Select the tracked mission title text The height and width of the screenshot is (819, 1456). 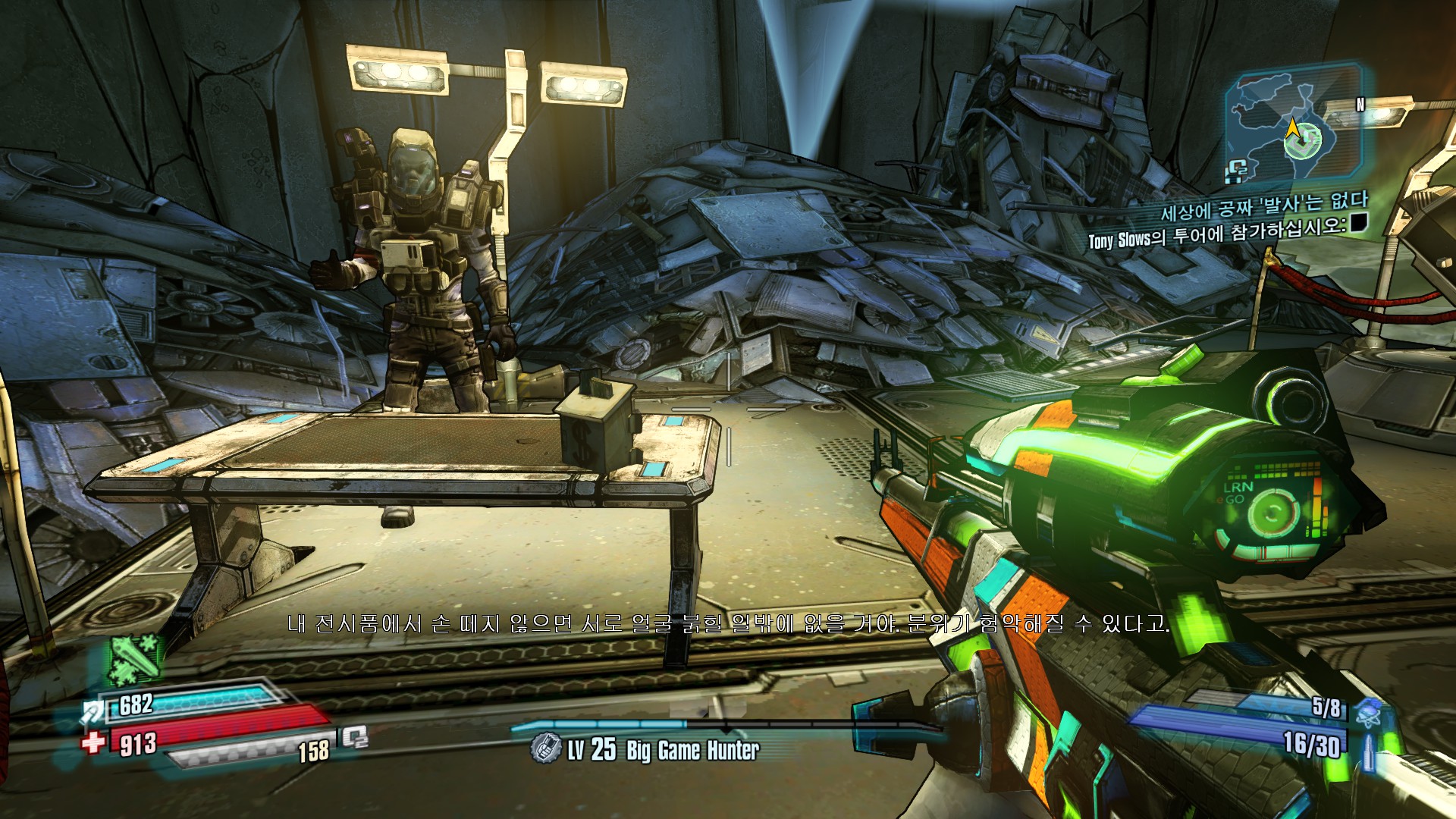(x=1264, y=205)
